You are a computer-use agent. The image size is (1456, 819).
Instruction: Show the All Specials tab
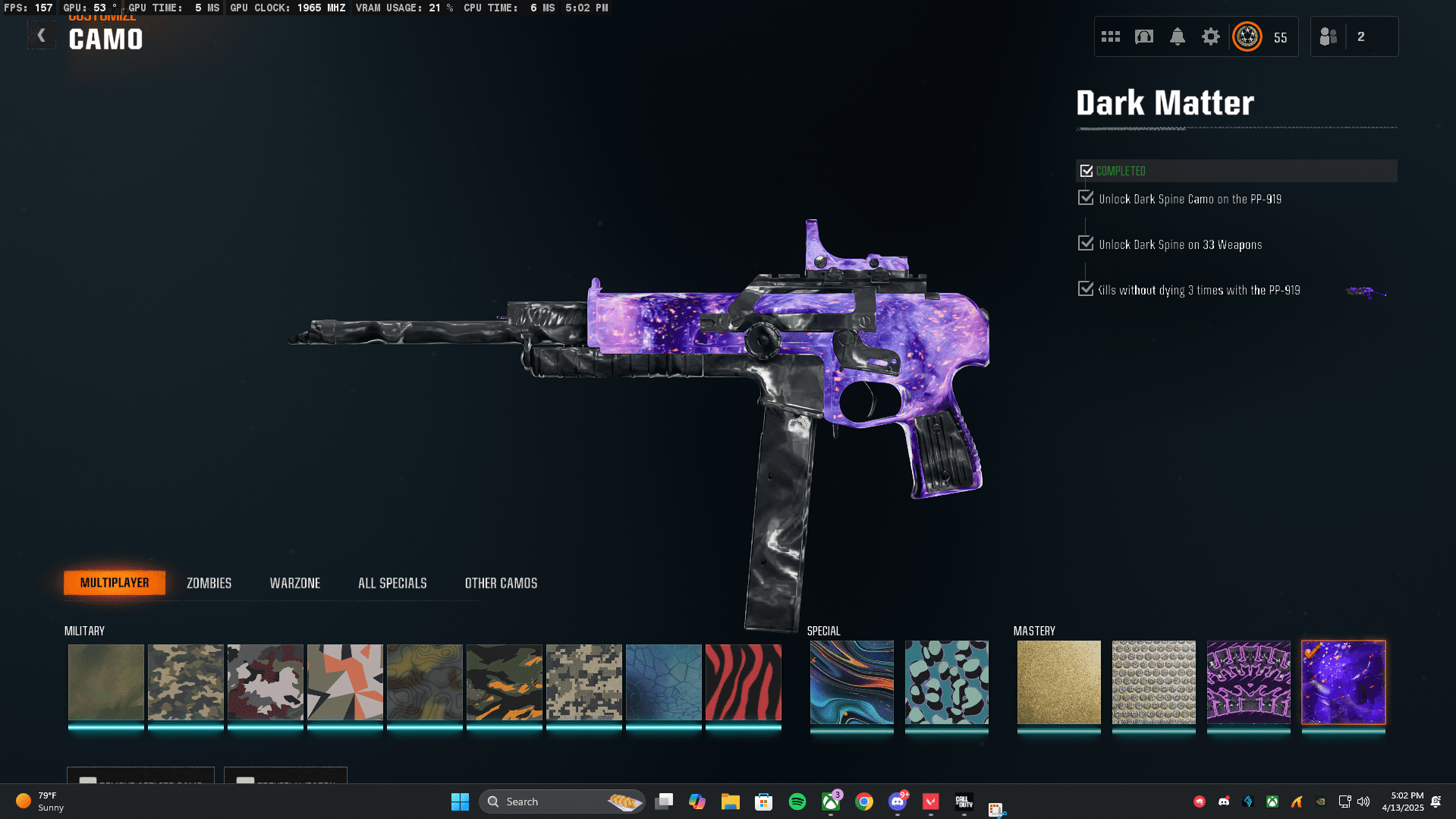pyautogui.click(x=392, y=583)
